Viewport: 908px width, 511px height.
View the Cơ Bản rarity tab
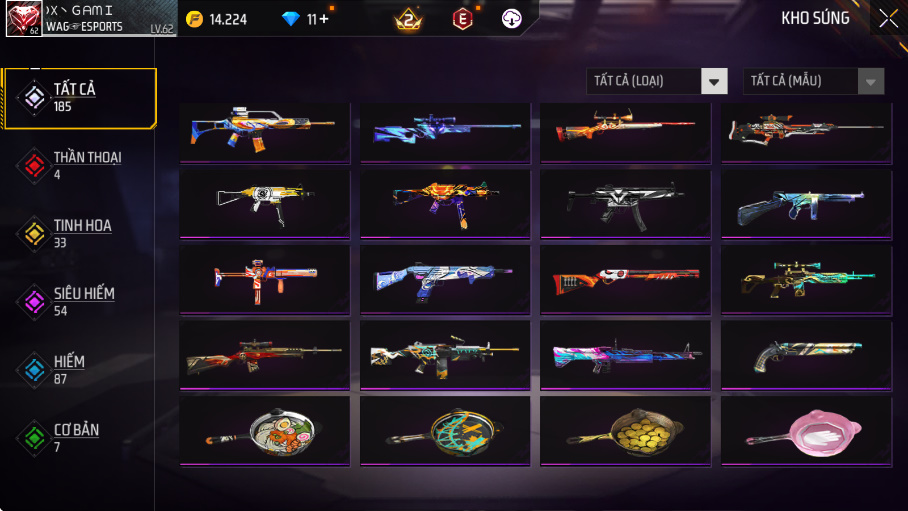(x=80, y=438)
